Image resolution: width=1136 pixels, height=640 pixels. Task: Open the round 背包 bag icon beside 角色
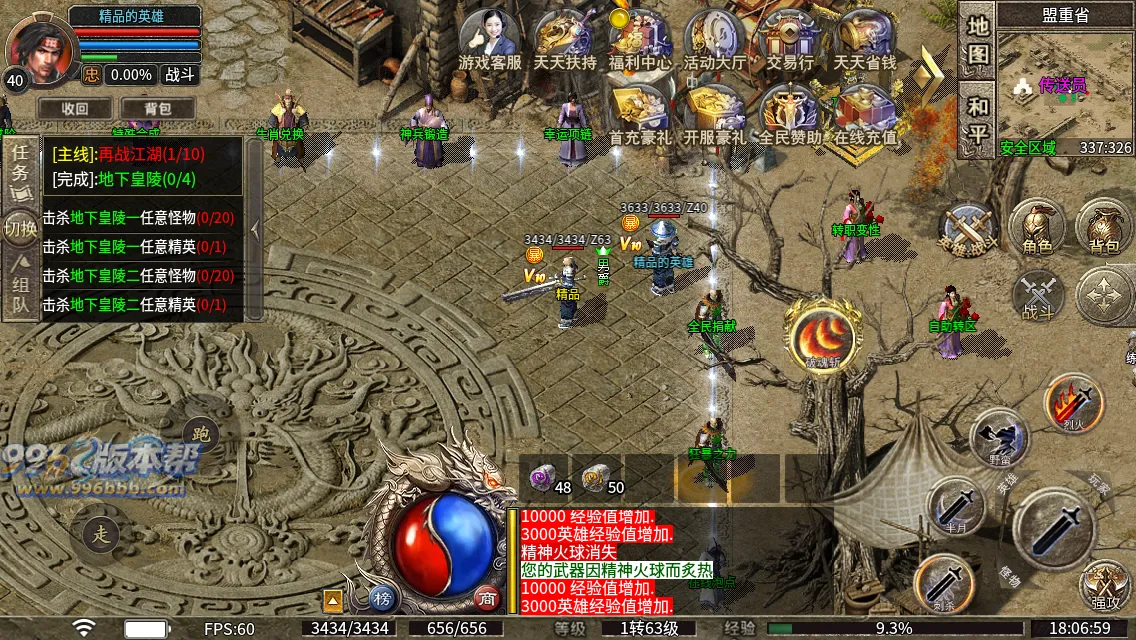[x=1103, y=226]
